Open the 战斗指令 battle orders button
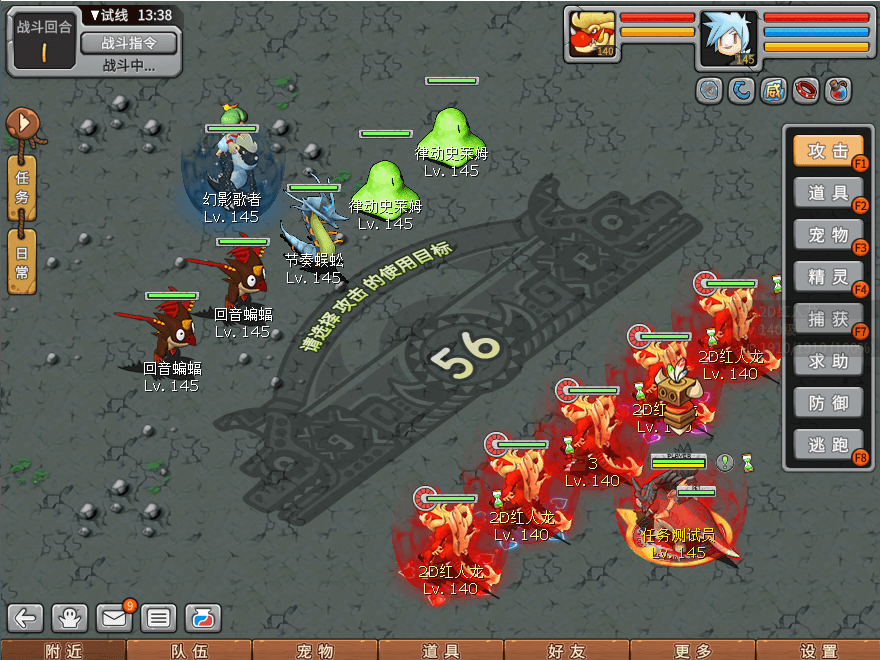 (127, 43)
